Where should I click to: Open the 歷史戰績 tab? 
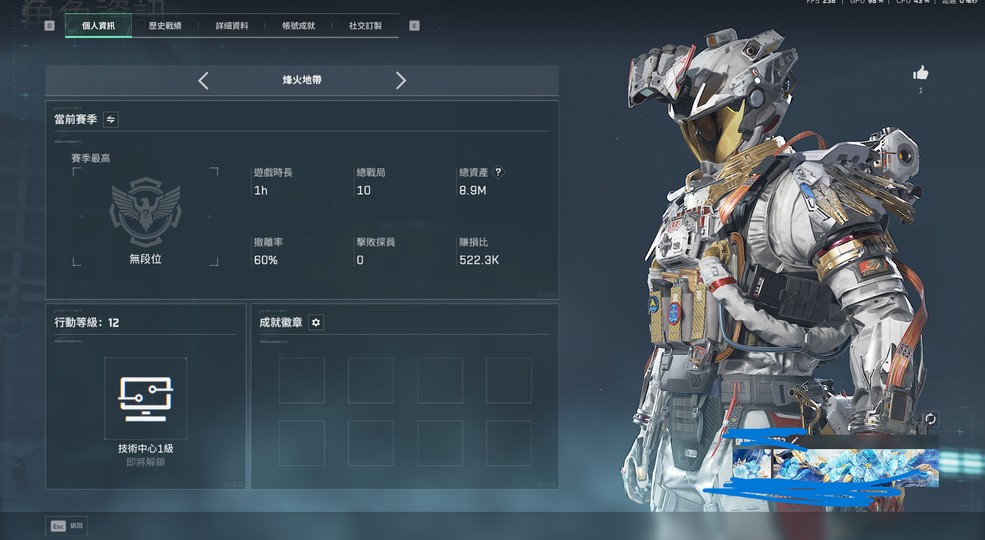click(165, 26)
